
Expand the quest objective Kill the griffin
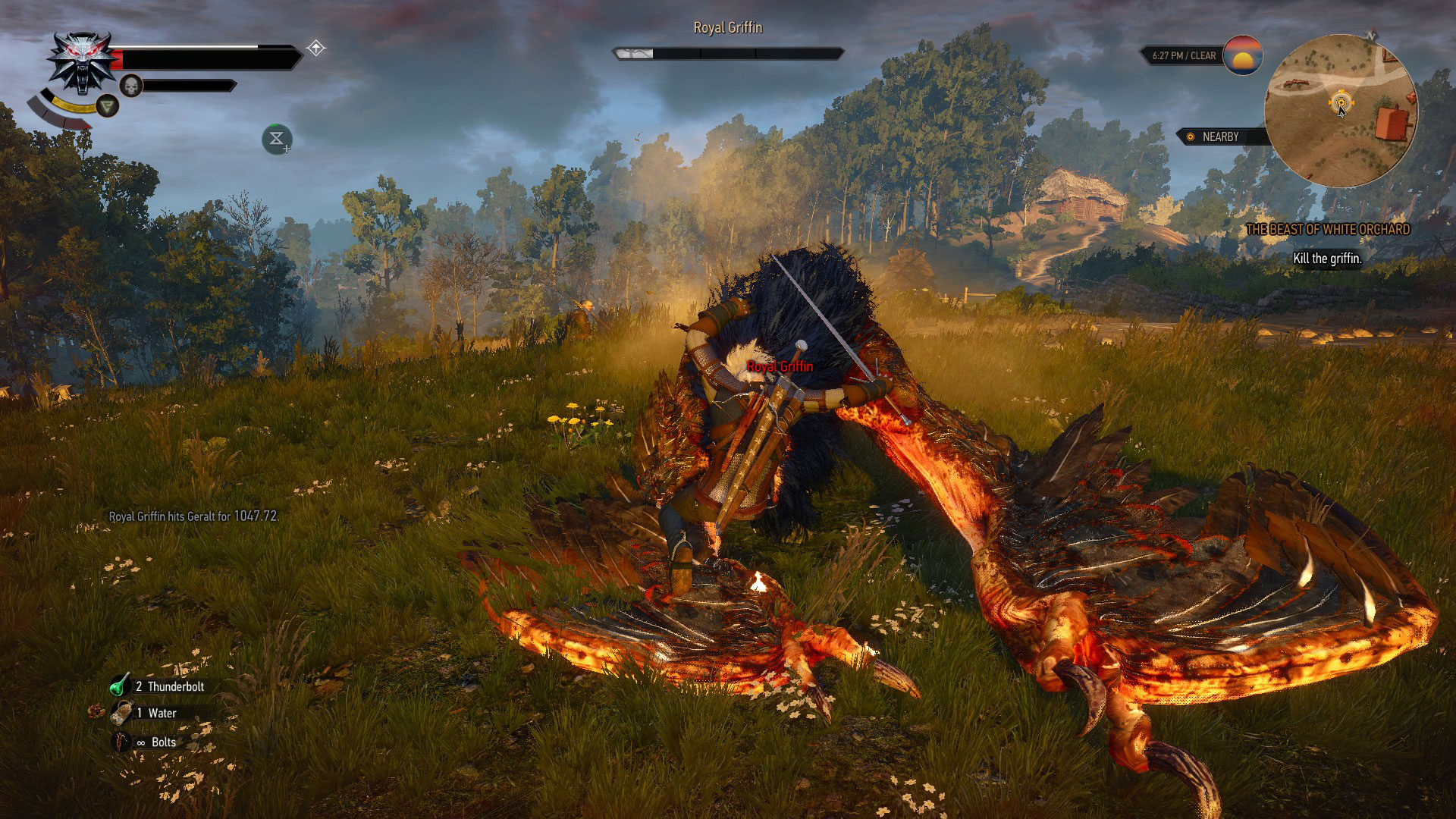1326,259
